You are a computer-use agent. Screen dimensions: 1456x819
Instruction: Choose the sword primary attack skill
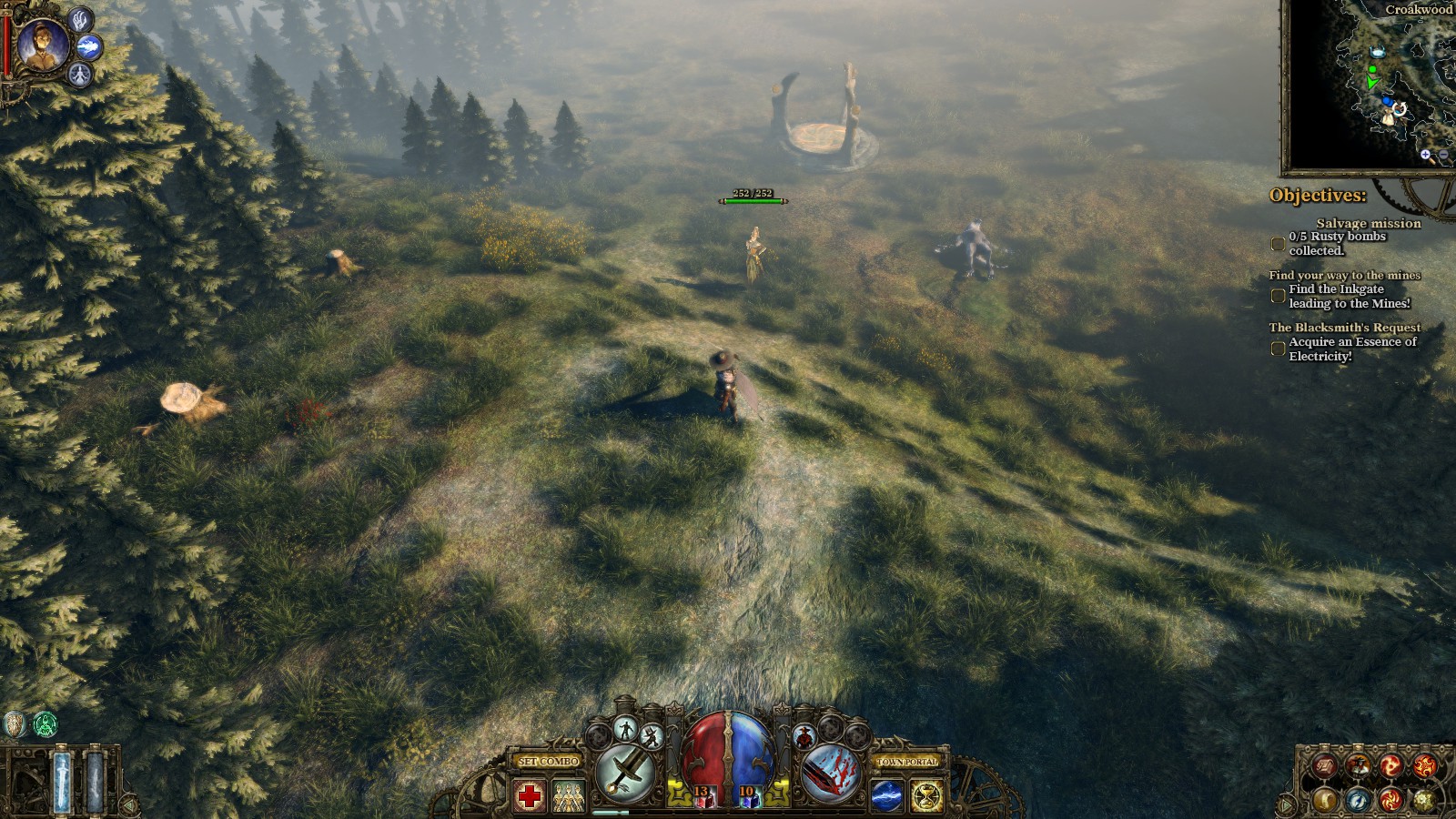point(625,773)
